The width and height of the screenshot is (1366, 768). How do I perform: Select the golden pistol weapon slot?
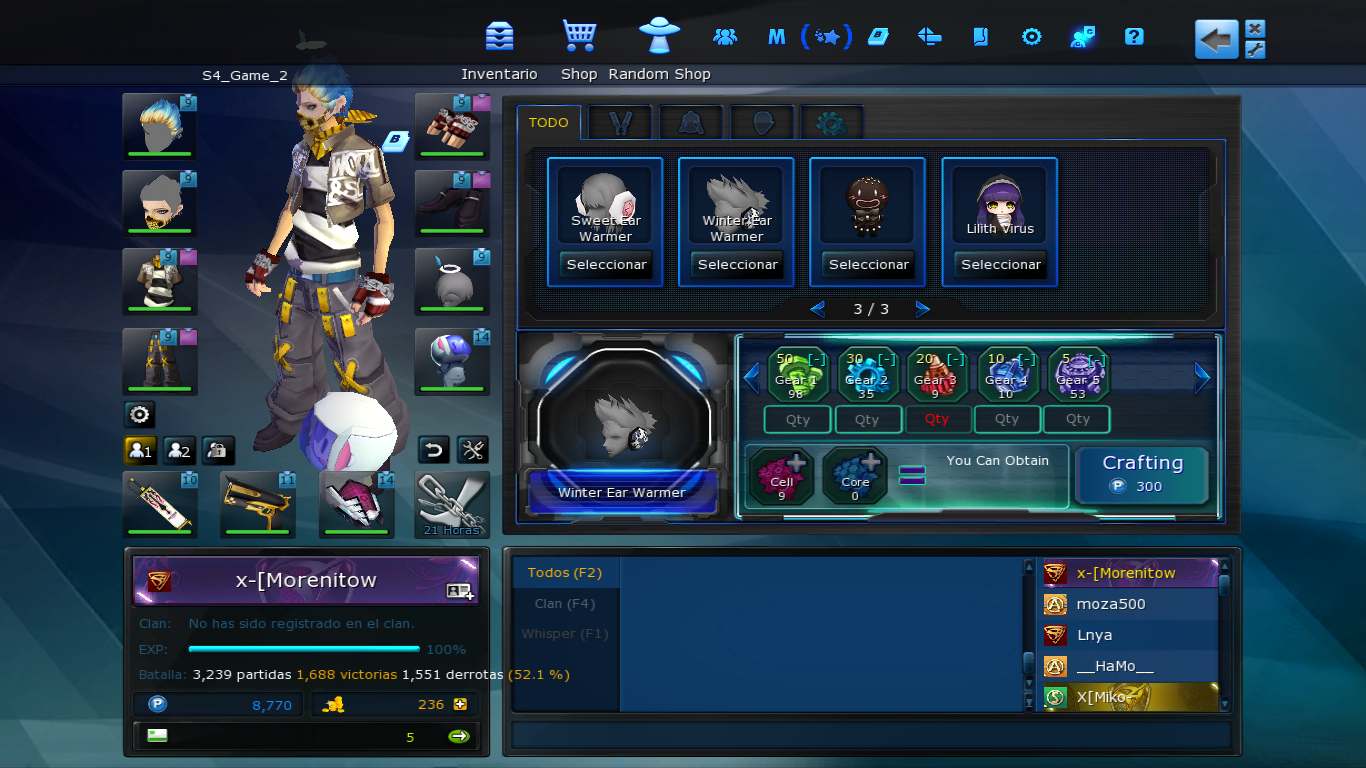257,504
